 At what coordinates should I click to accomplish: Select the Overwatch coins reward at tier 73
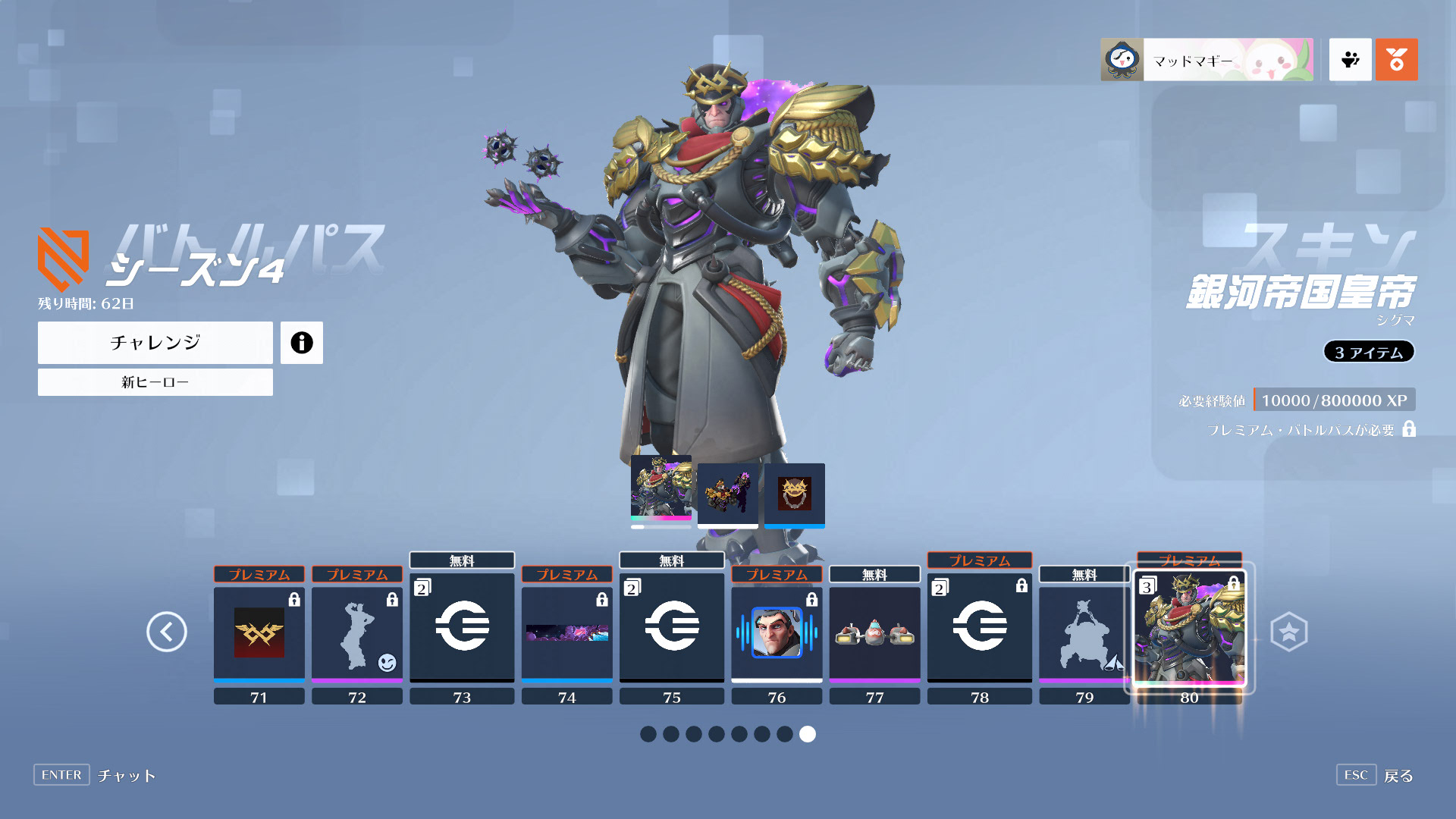click(462, 627)
